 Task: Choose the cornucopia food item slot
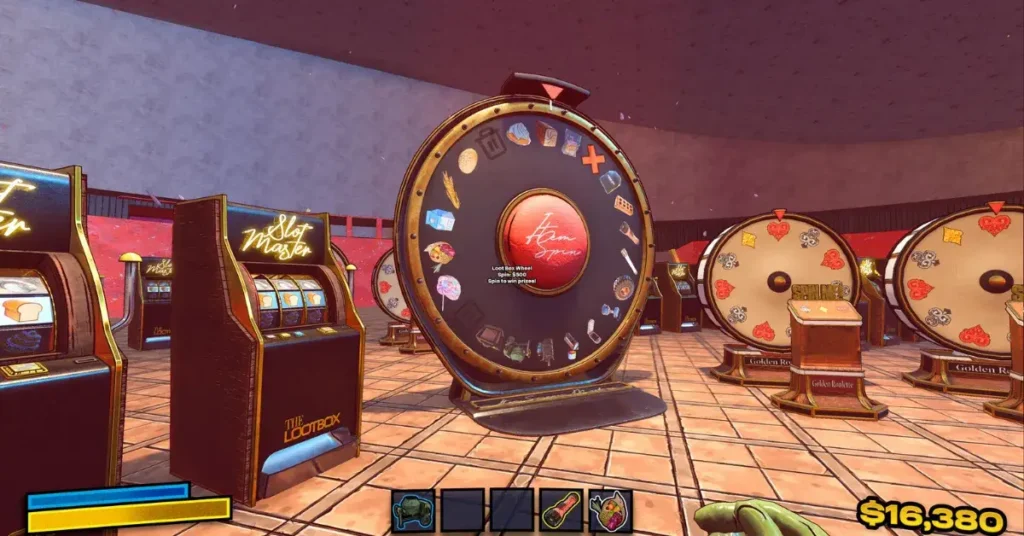(x=610, y=510)
